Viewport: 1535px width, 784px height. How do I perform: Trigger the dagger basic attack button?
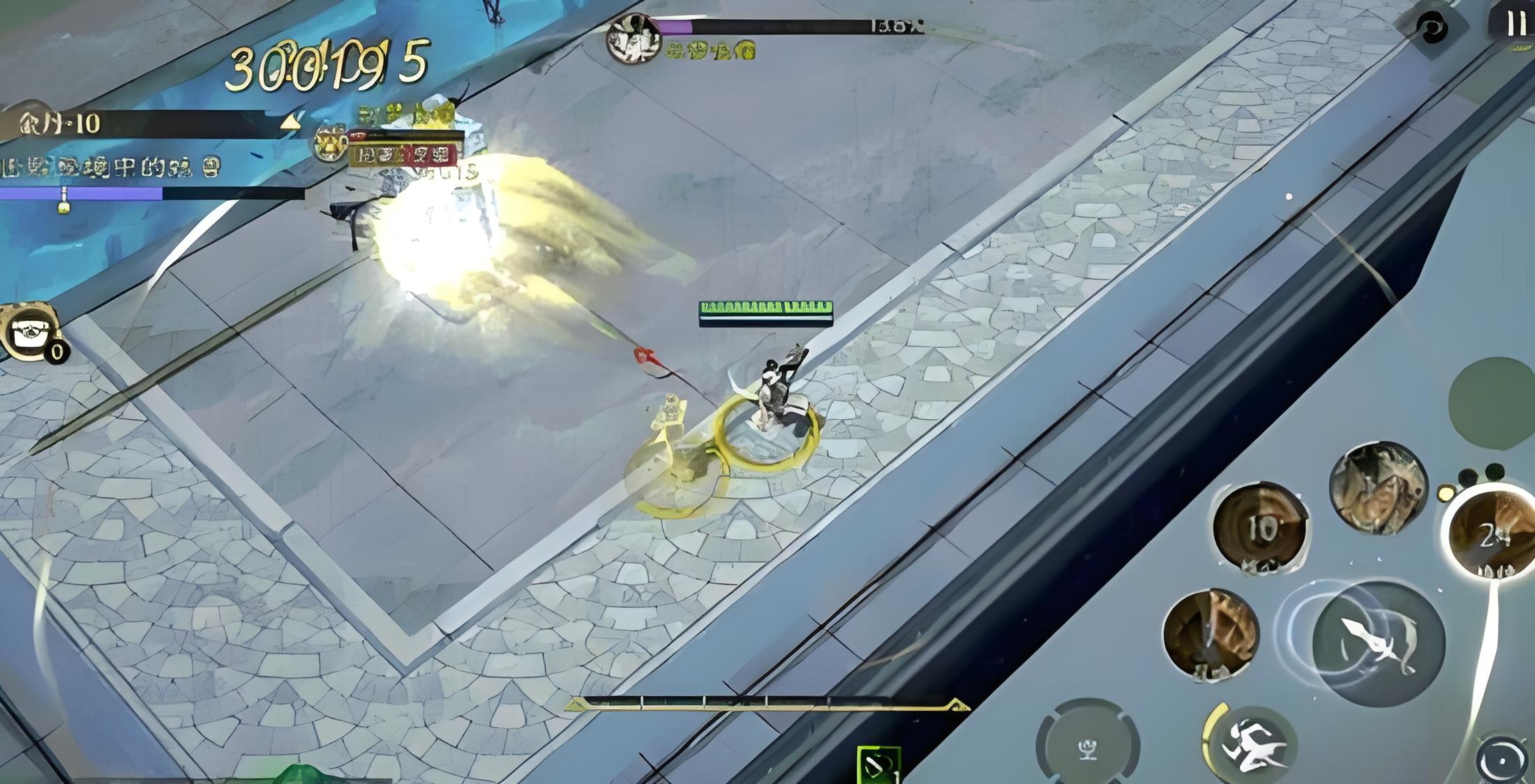point(1377,642)
